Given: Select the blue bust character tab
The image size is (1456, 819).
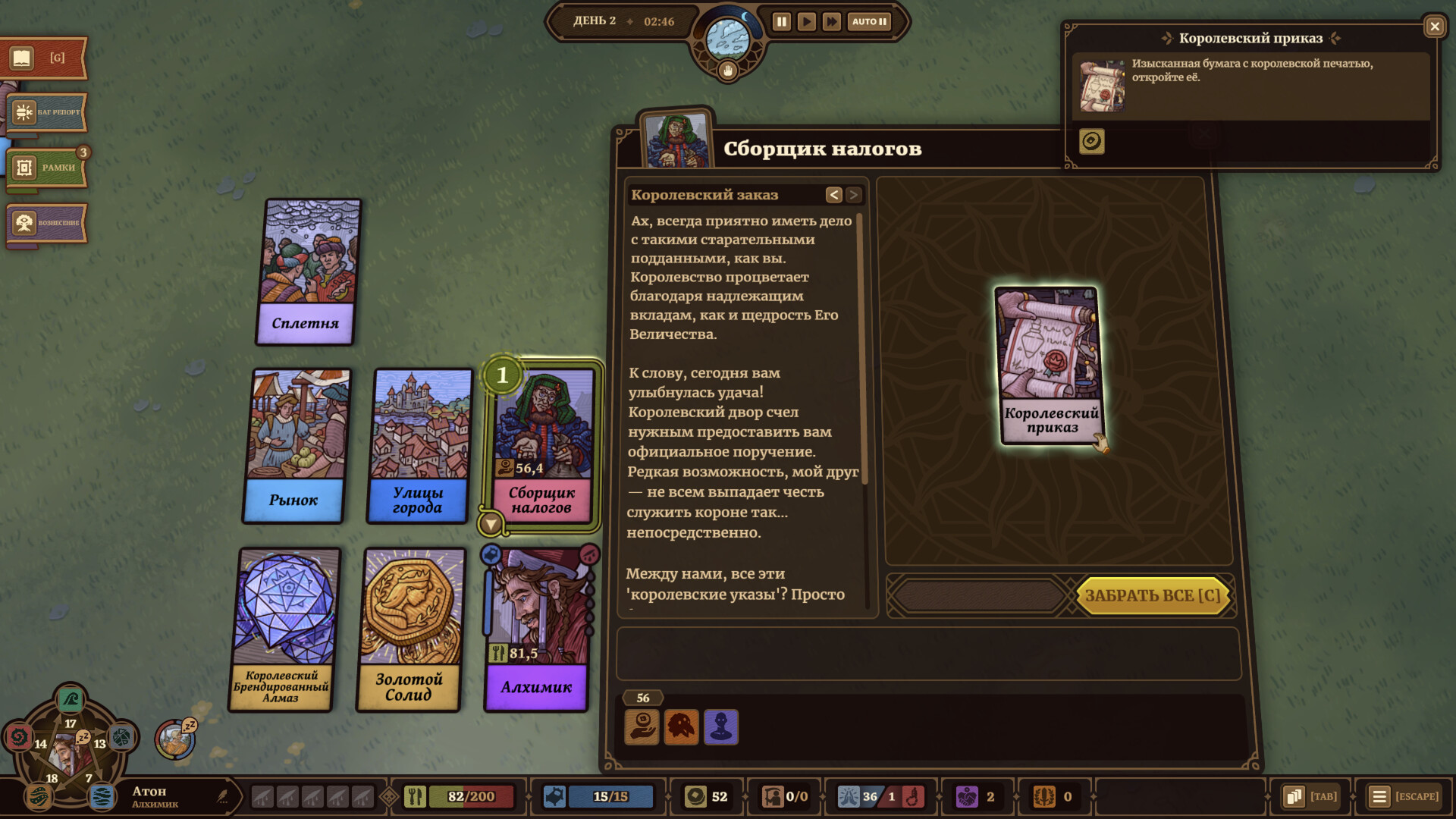Looking at the screenshot, I should coord(721,727).
